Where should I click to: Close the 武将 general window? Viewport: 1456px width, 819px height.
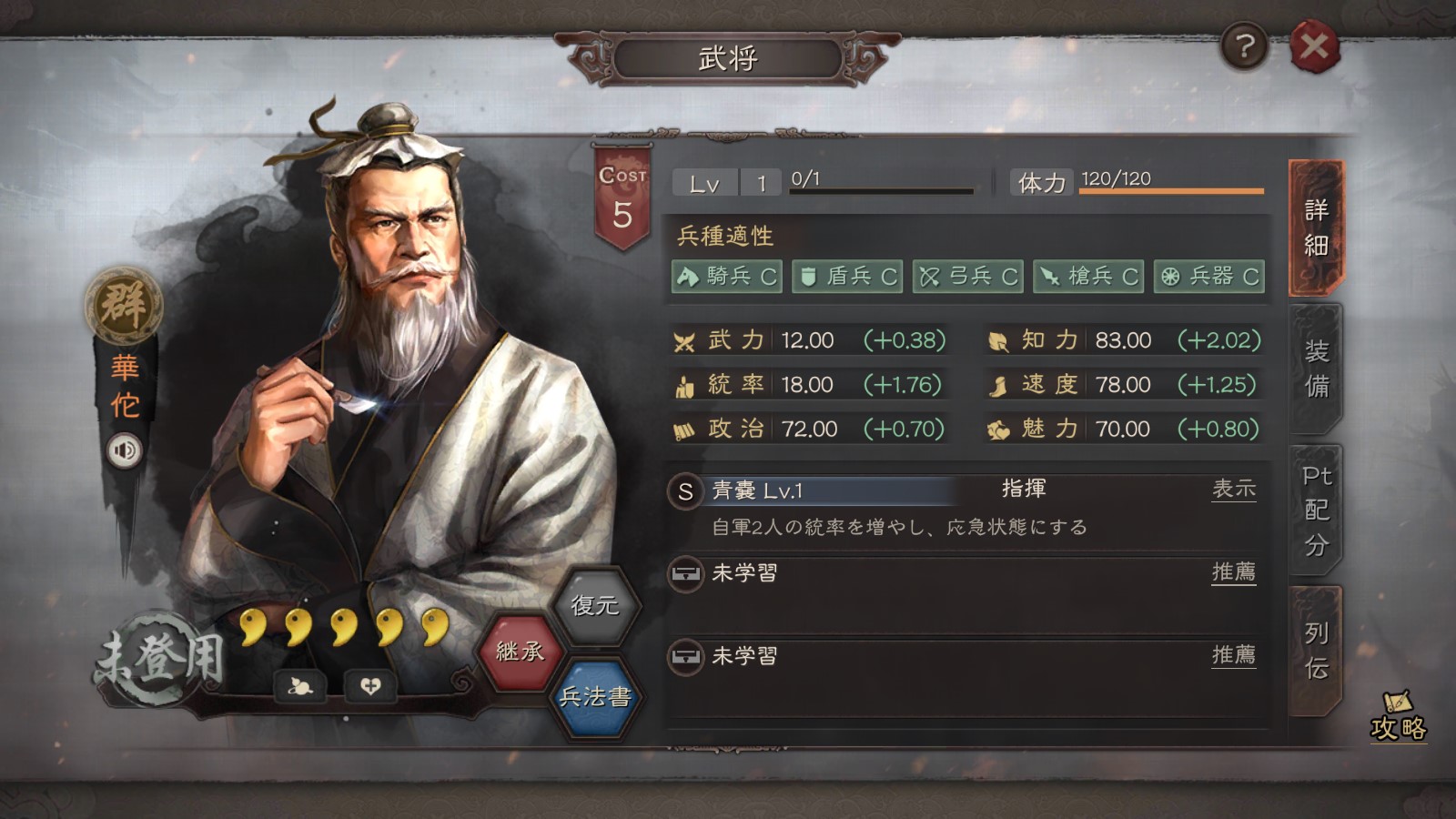point(1313,46)
